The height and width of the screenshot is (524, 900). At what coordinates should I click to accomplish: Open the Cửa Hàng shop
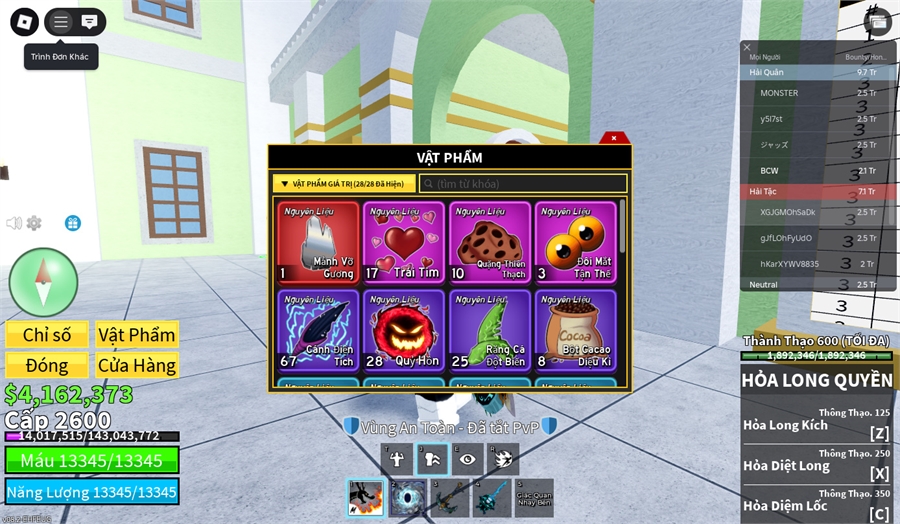(x=136, y=365)
